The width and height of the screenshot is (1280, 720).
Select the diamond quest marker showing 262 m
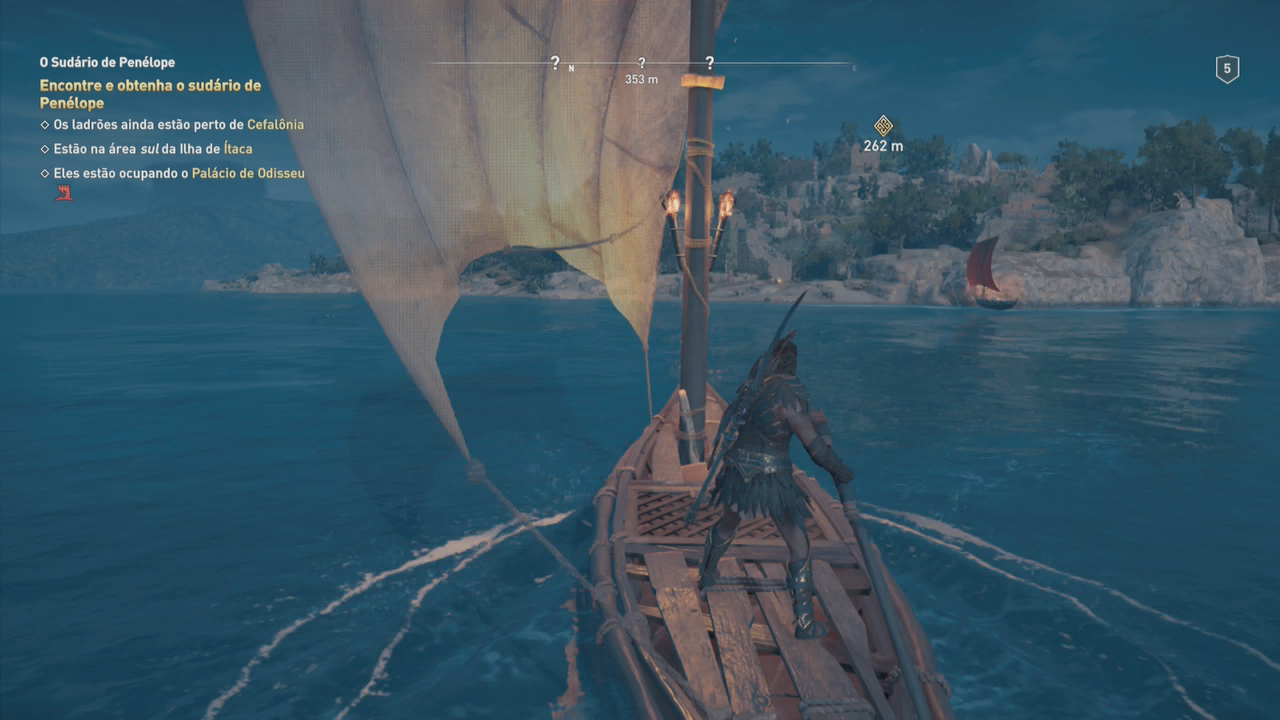pyautogui.click(x=883, y=126)
